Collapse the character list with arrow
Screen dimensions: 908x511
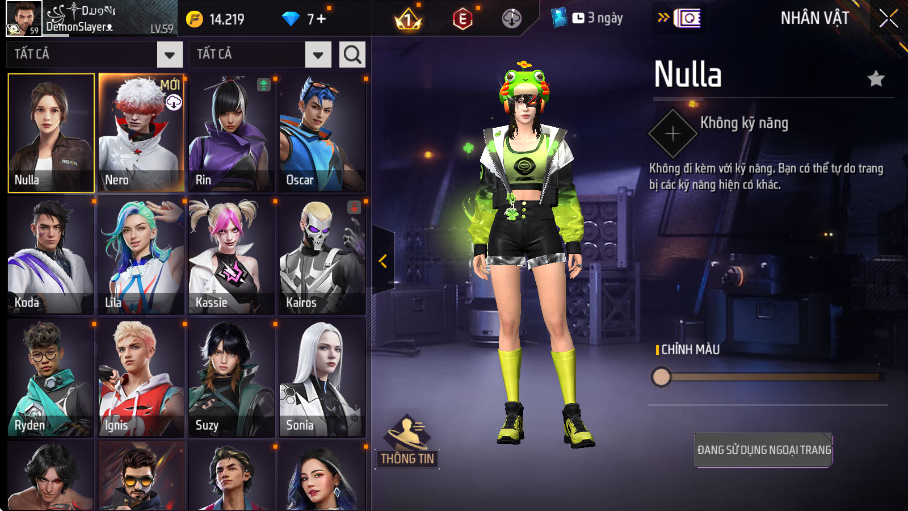coord(383,261)
